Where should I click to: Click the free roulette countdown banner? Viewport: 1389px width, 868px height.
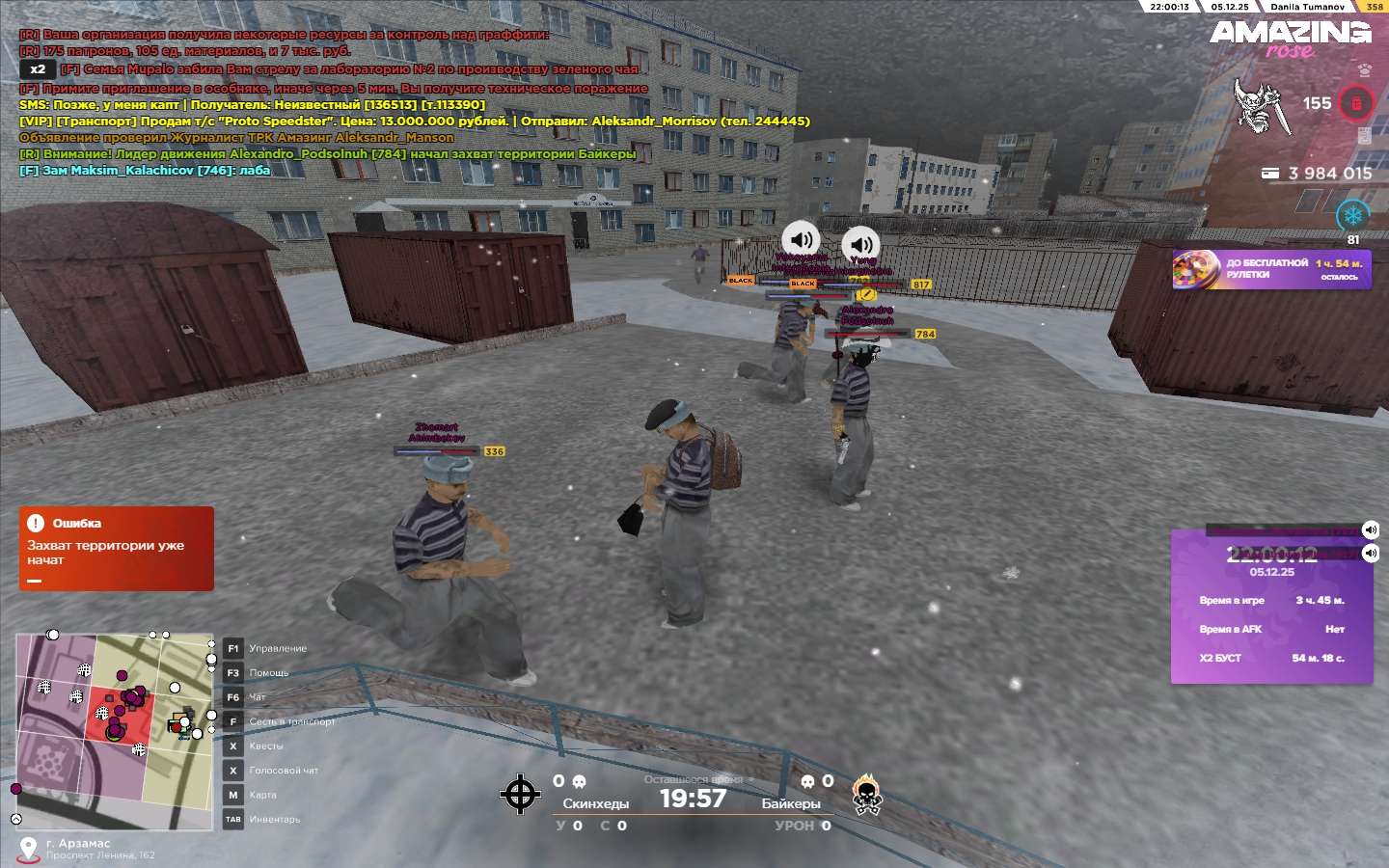pyautogui.click(x=1271, y=269)
